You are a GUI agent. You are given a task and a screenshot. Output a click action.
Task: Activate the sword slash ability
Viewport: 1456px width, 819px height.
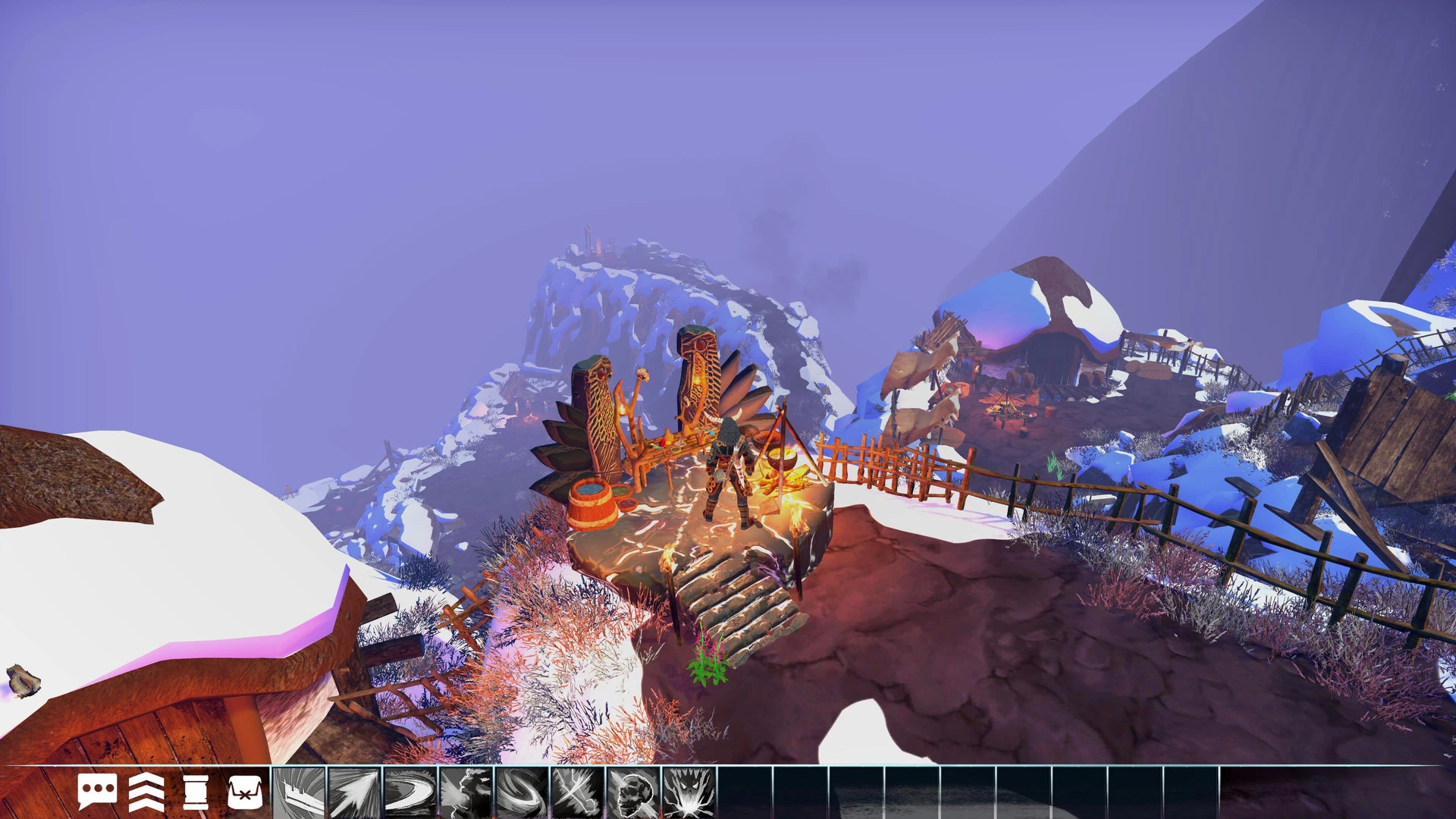tap(299, 792)
